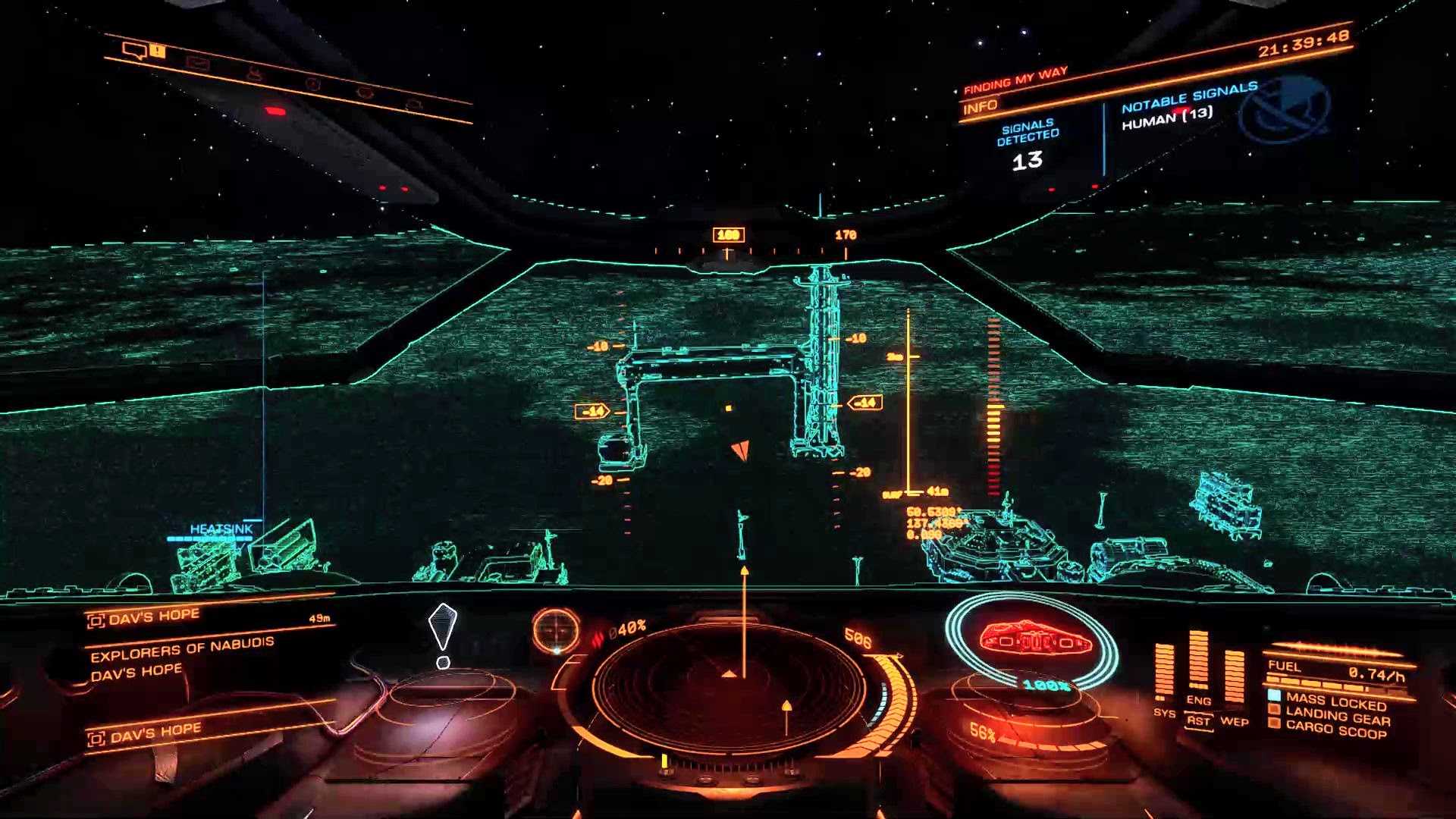1456x819 pixels.
Task: Open the INFO panel header
Action: point(980,108)
